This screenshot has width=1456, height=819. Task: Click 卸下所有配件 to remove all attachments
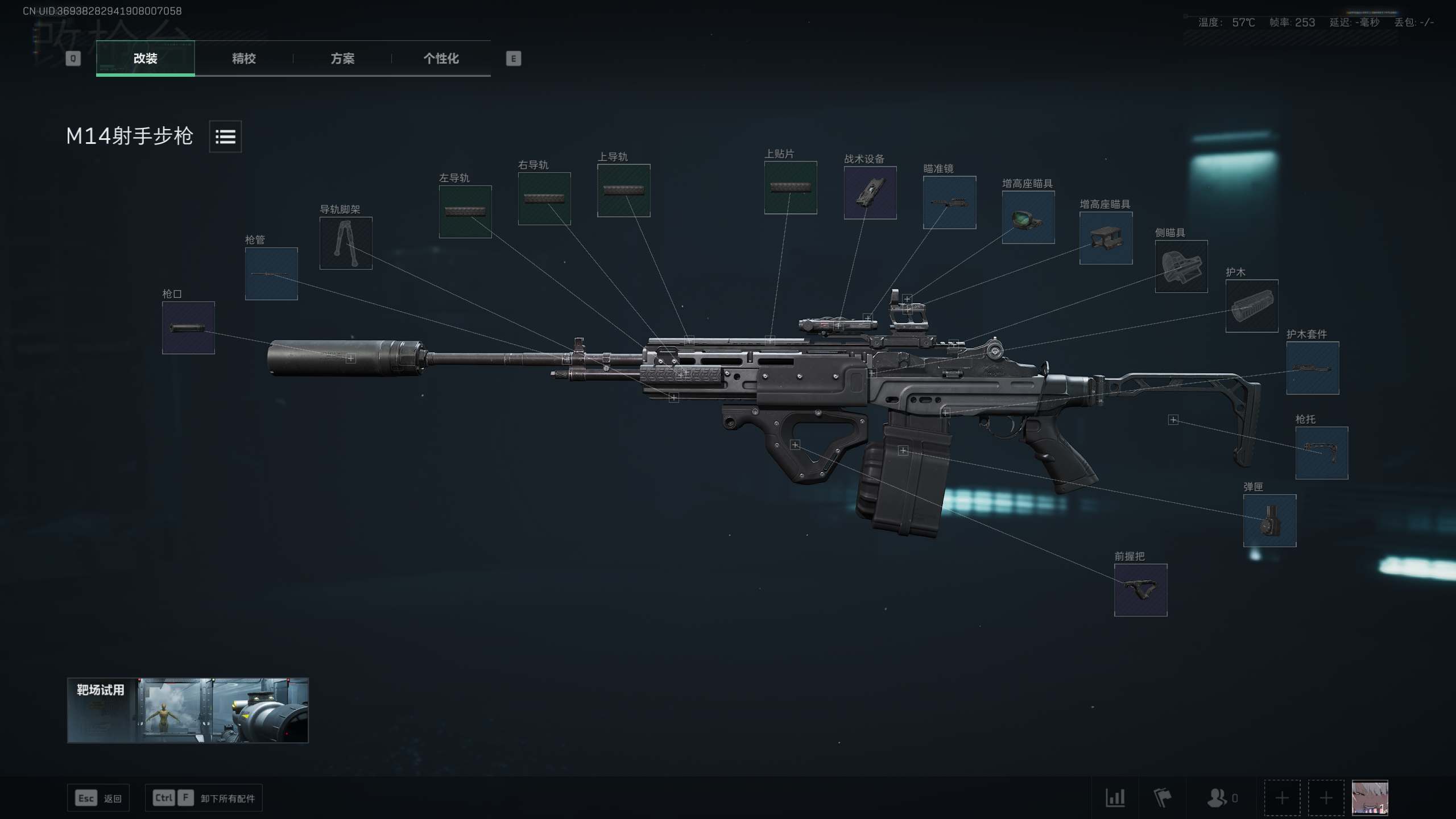227,799
